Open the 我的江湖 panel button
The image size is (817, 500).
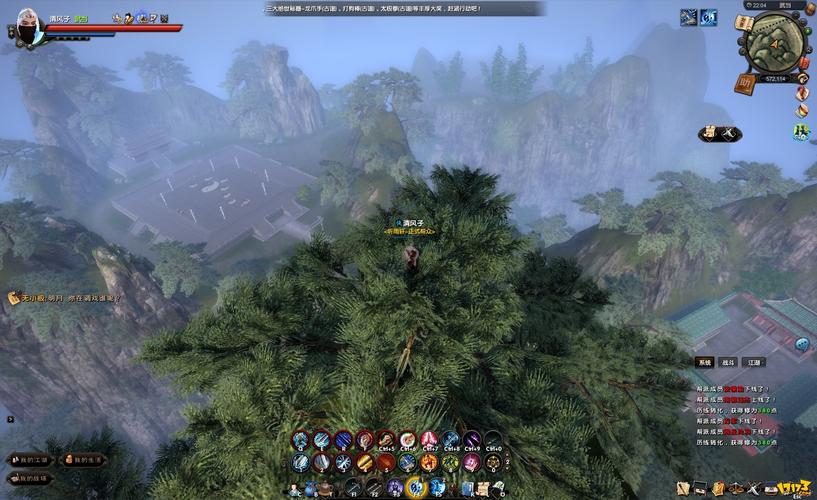29,460
